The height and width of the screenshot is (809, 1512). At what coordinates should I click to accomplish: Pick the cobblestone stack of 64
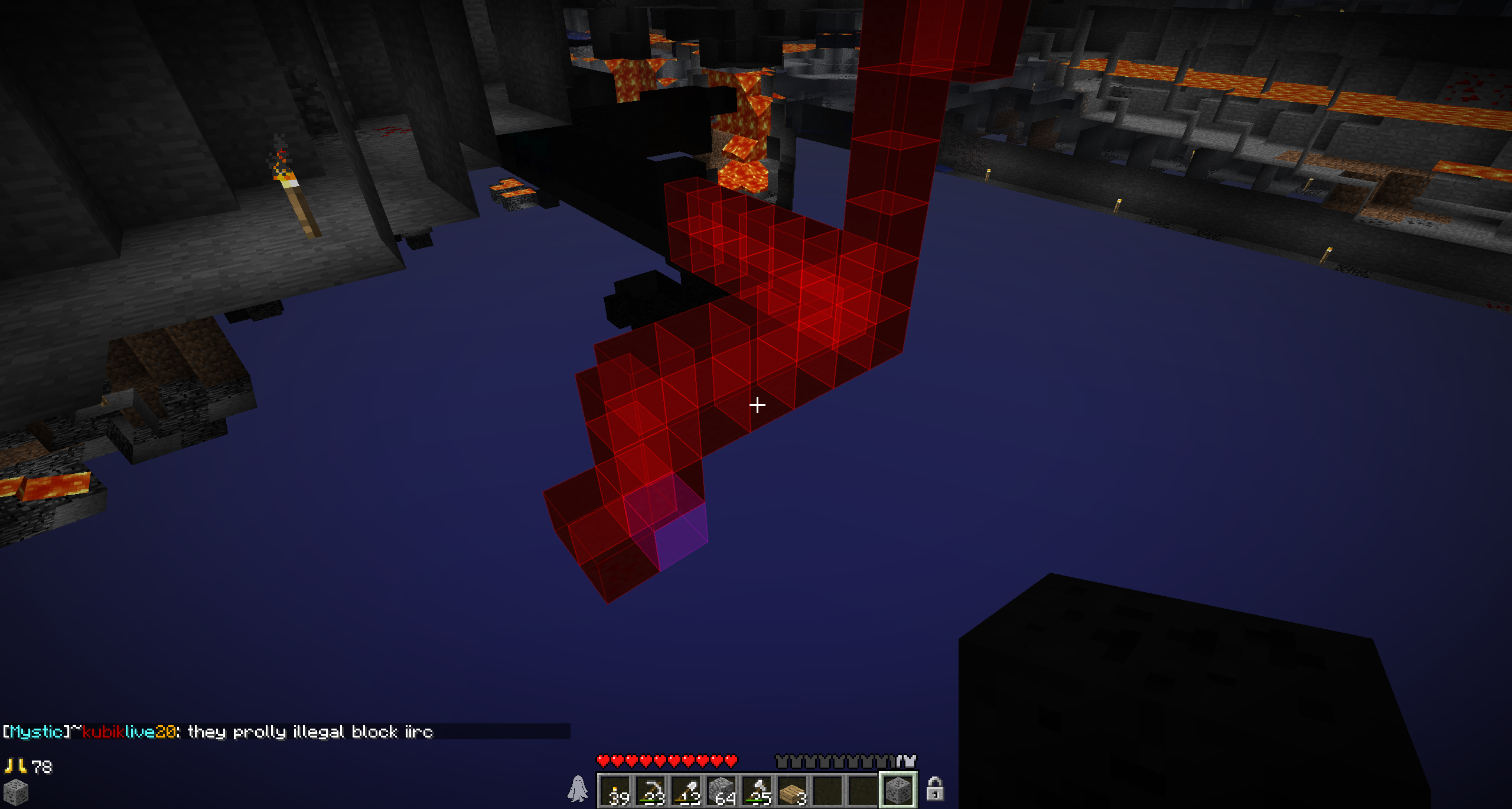[x=722, y=790]
